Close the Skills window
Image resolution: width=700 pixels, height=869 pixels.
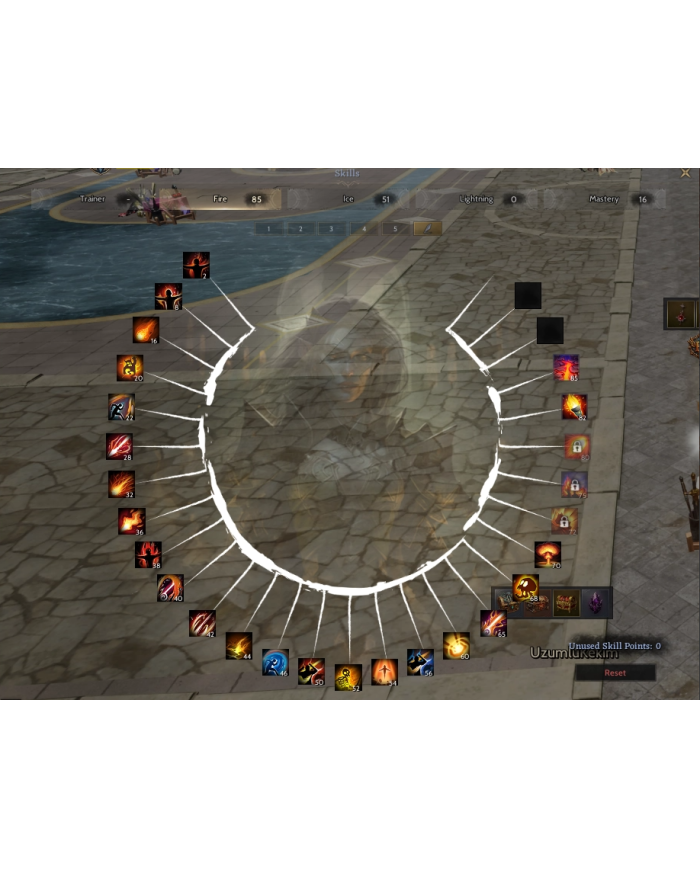pos(685,173)
